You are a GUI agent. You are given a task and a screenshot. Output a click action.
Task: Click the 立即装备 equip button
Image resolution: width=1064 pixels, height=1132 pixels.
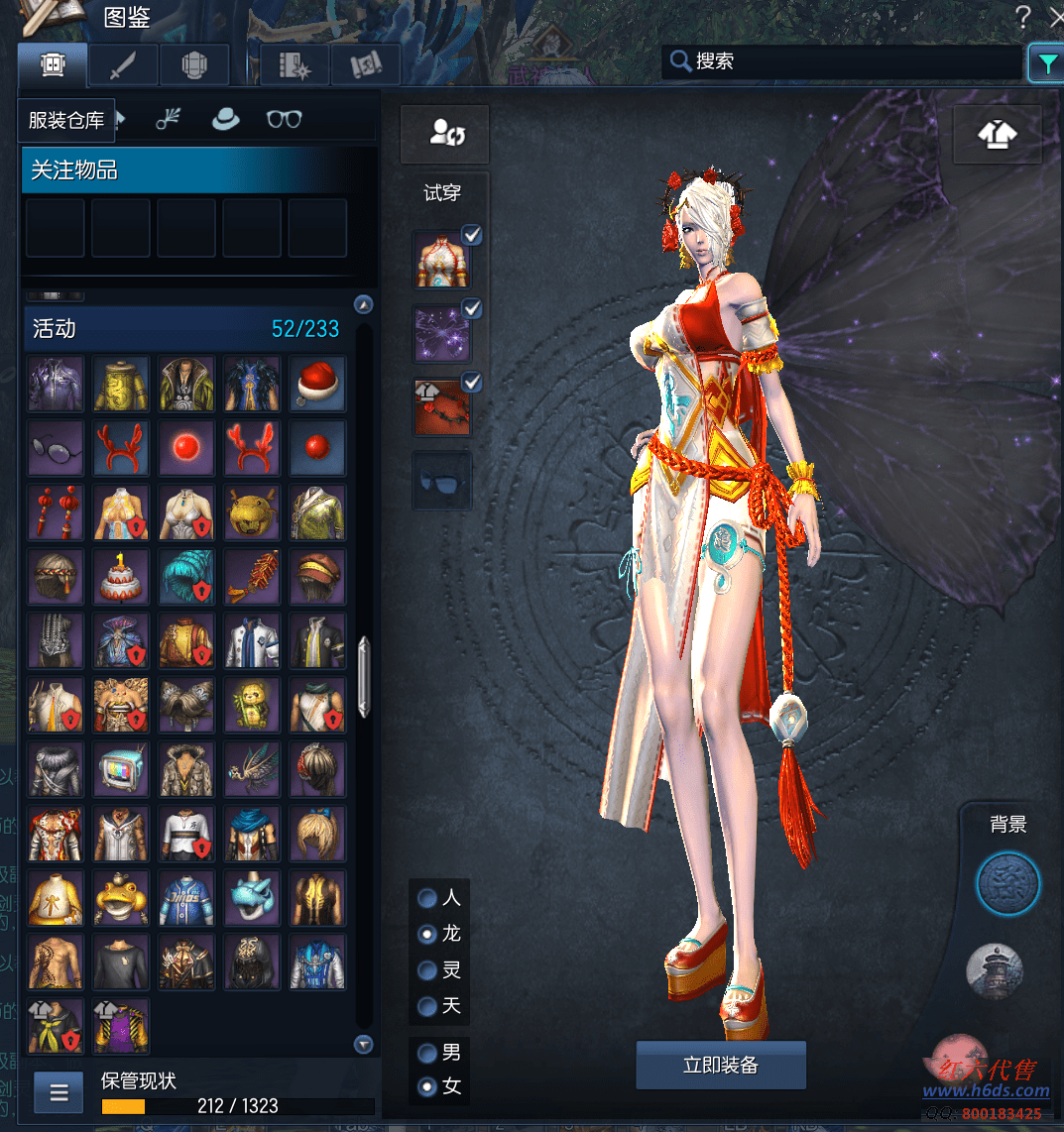[721, 1065]
